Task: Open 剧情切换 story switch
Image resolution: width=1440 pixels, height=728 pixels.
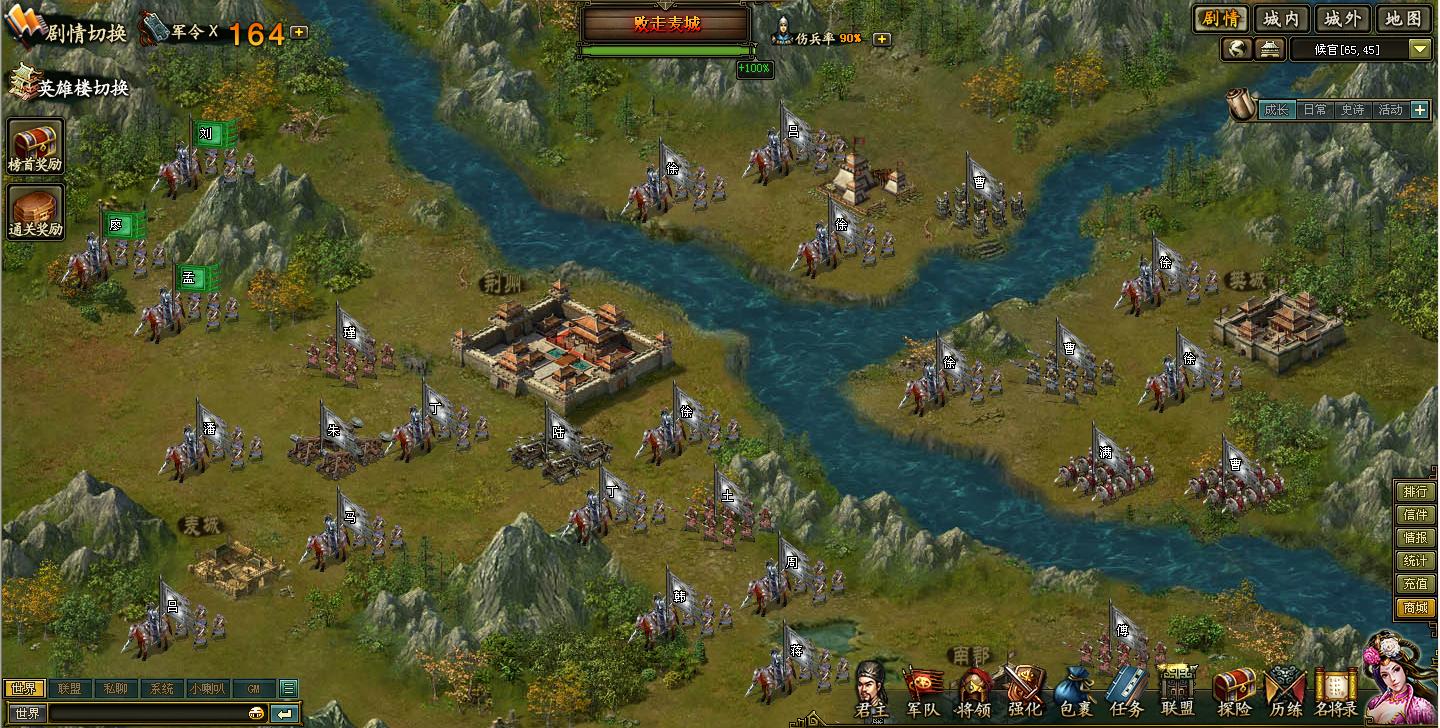Action: 68,31
